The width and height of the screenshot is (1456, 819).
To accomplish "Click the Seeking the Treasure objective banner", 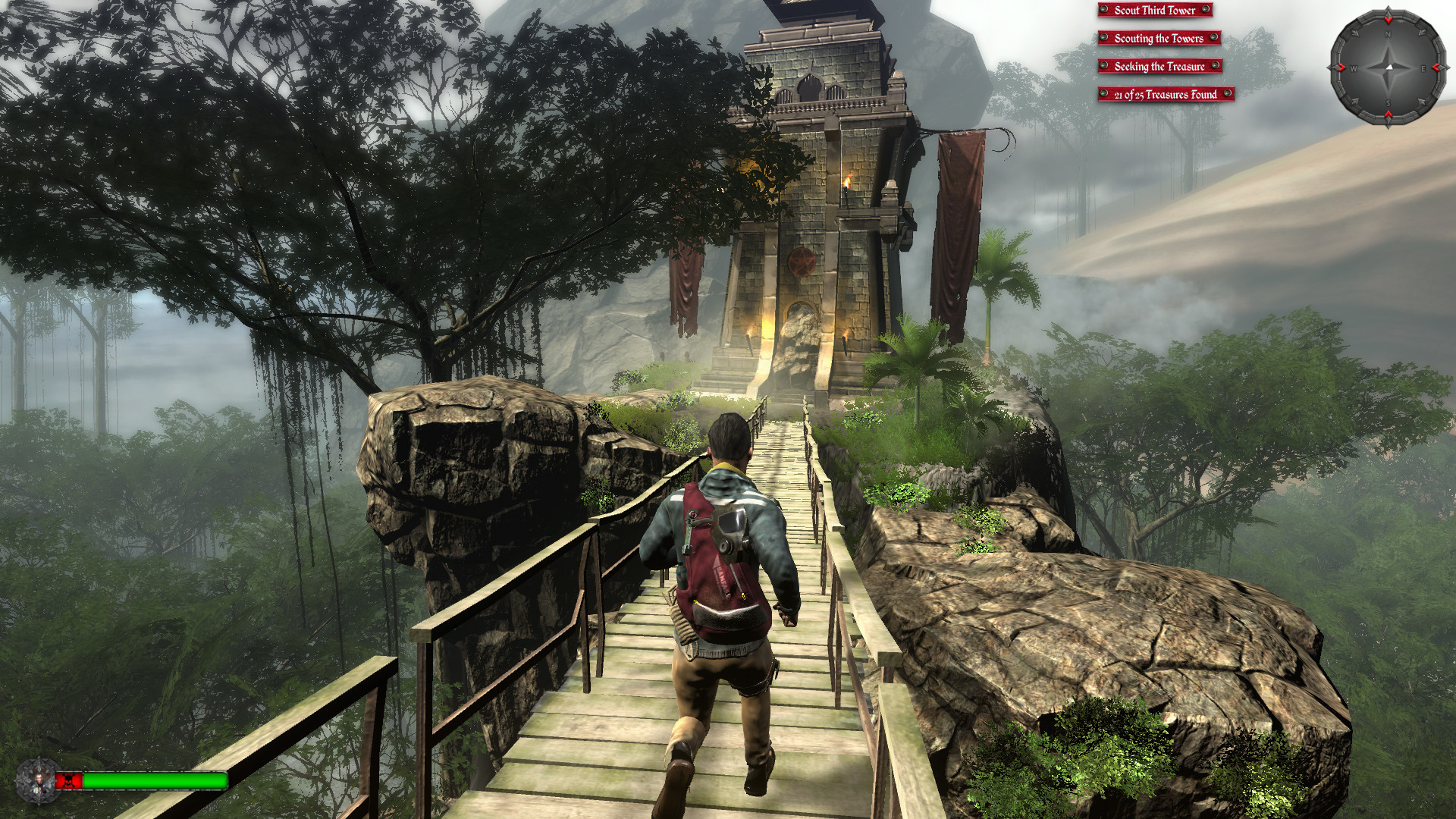I will (1159, 67).
